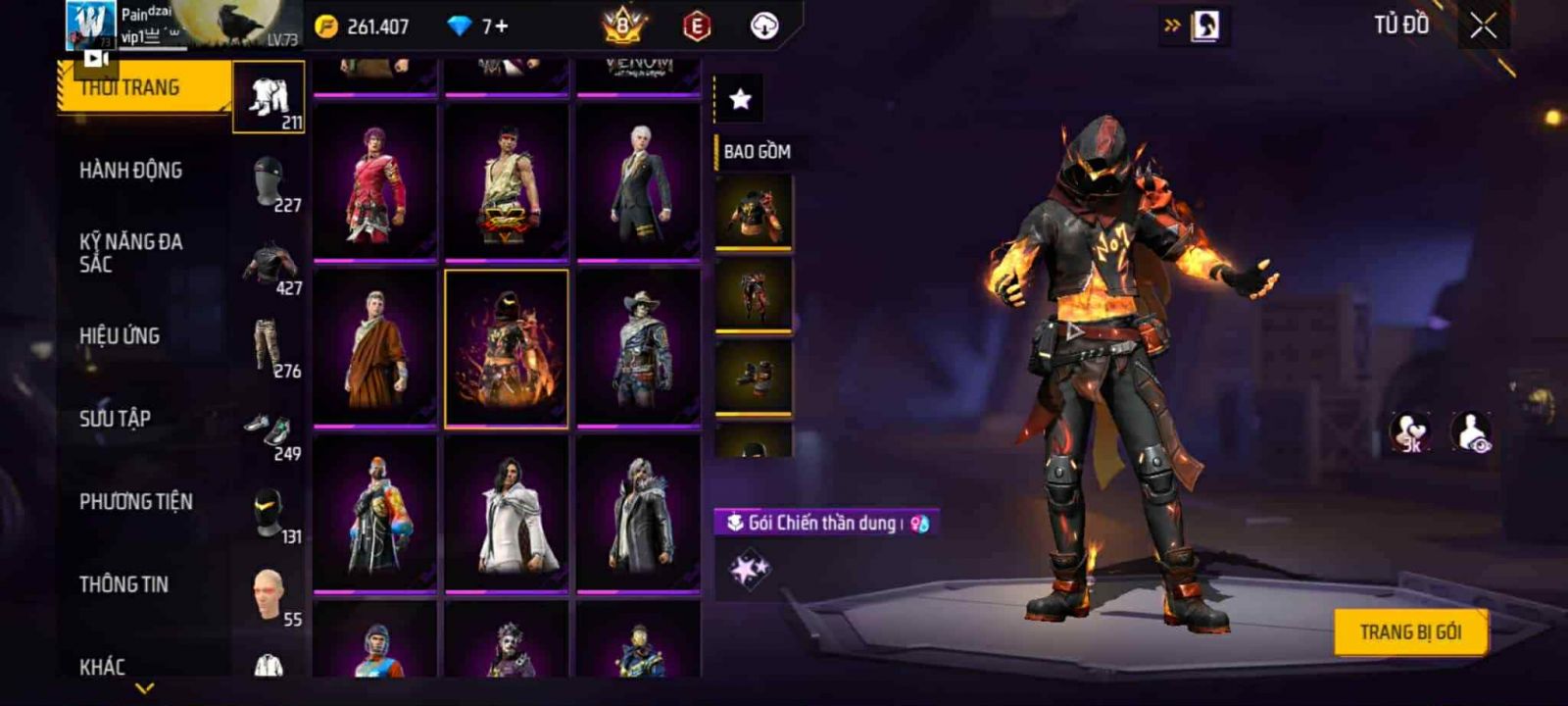Select the flaming hooded outfit bundle
Screen dimensions: 1568x706
pos(507,349)
